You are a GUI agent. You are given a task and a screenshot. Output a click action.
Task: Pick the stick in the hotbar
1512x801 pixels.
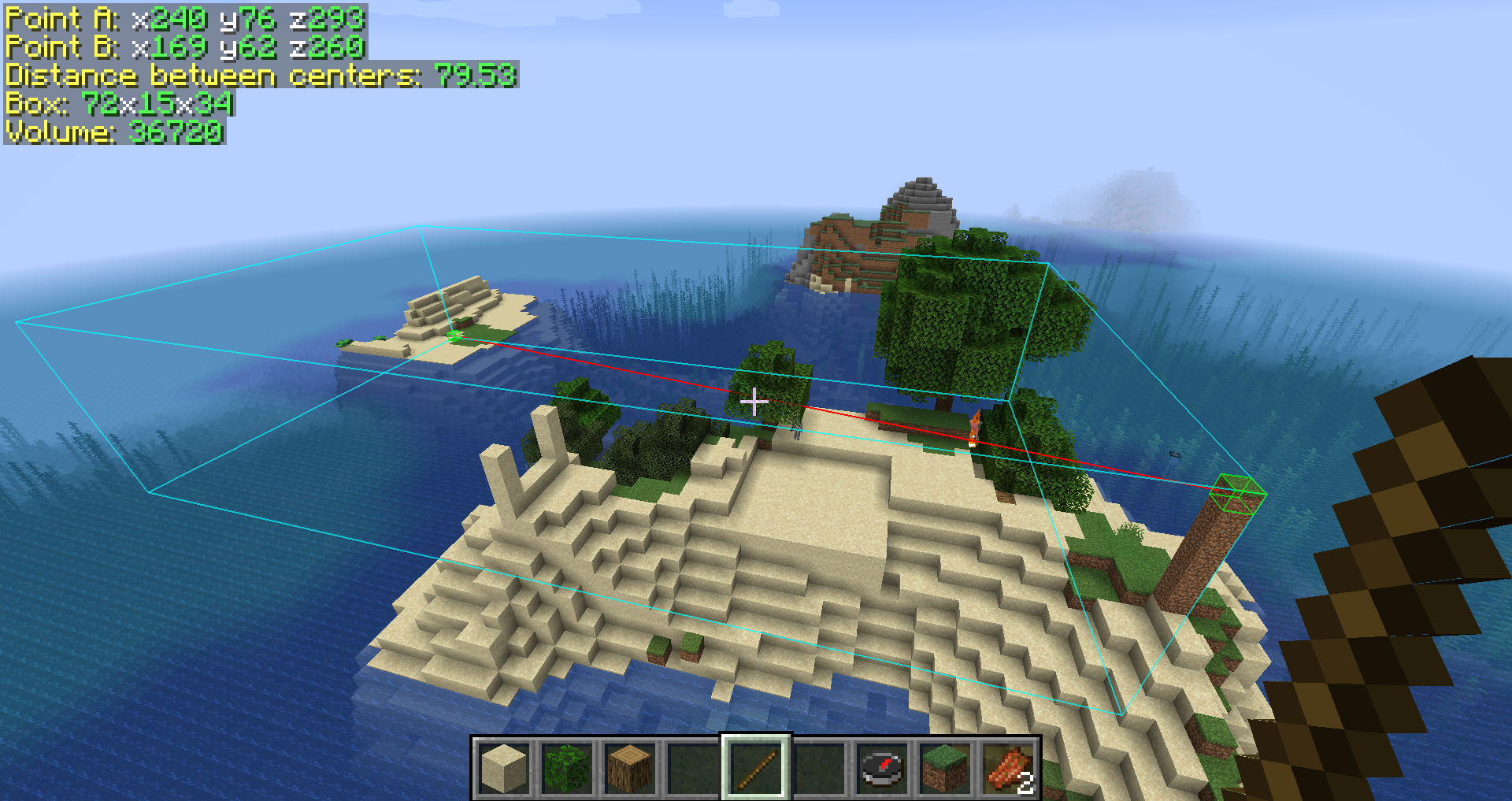tap(756, 768)
